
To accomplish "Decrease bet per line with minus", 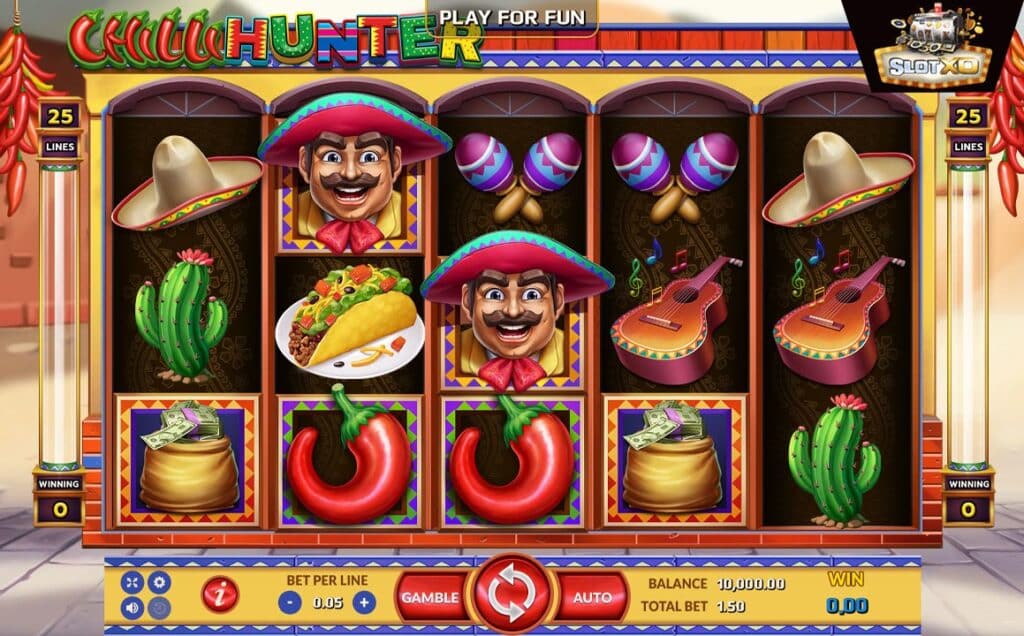I will 288,603.
